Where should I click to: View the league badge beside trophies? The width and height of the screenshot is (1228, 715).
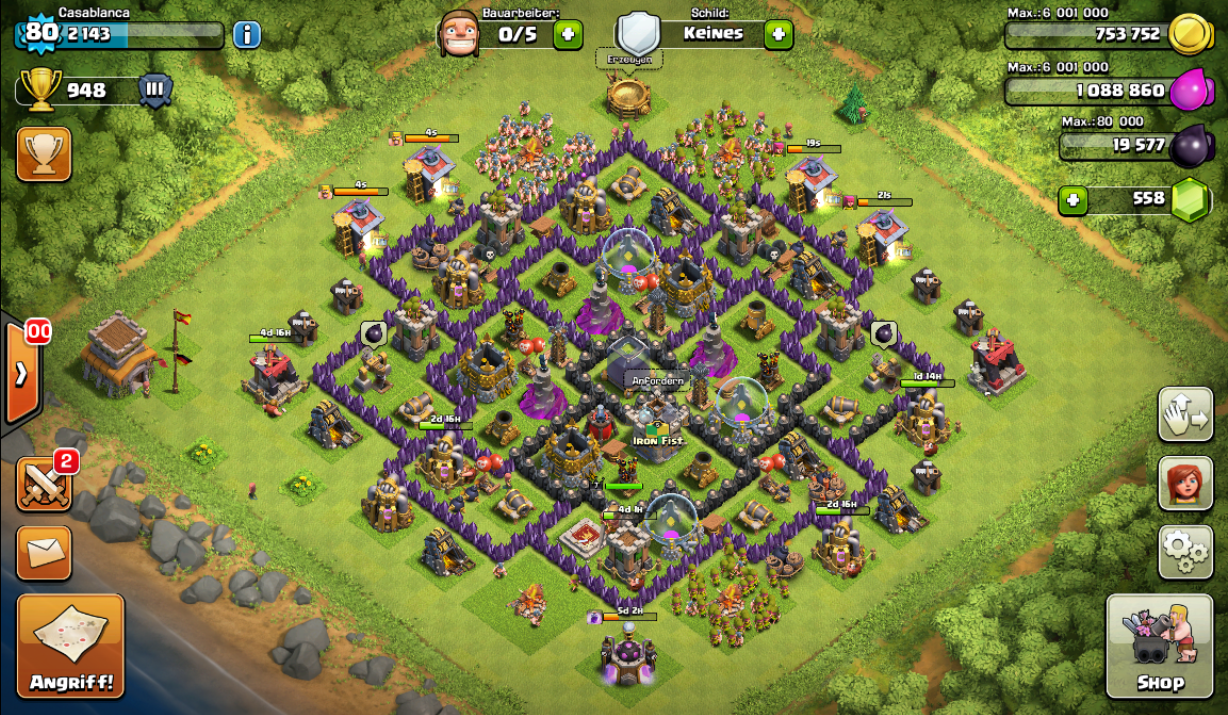pos(155,90)
